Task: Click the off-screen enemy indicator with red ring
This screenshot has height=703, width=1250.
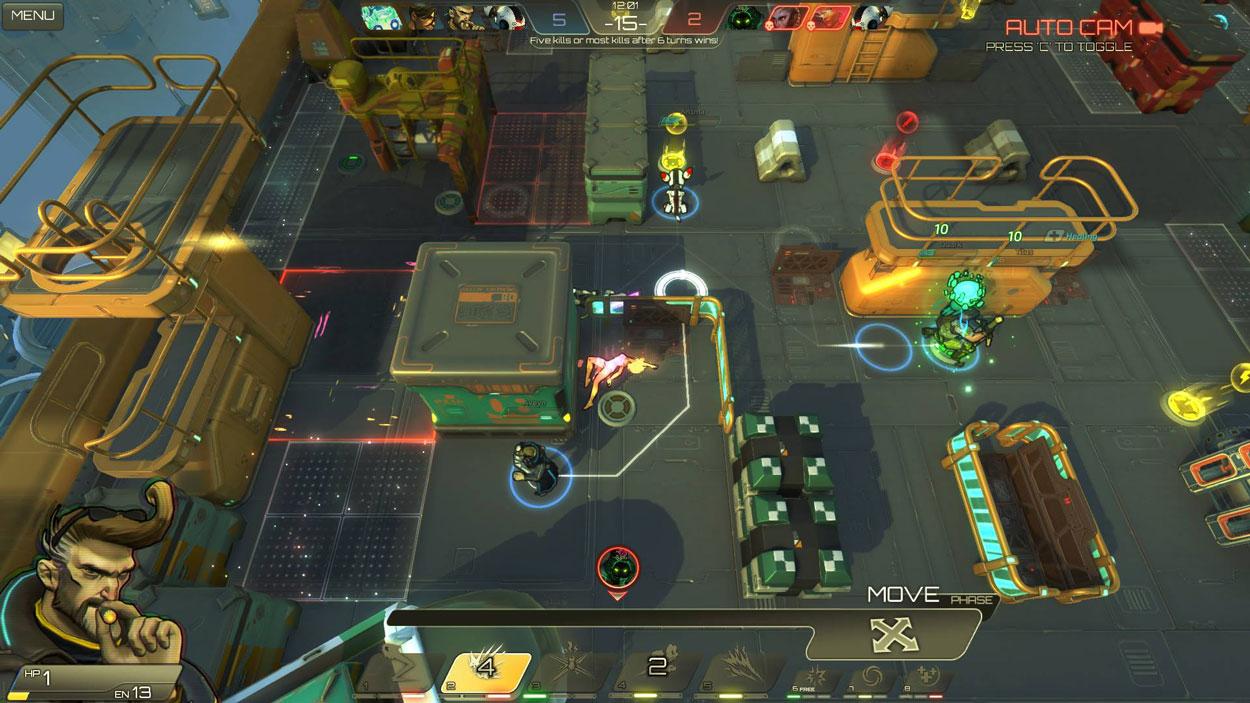Action: tap(618, 569)
